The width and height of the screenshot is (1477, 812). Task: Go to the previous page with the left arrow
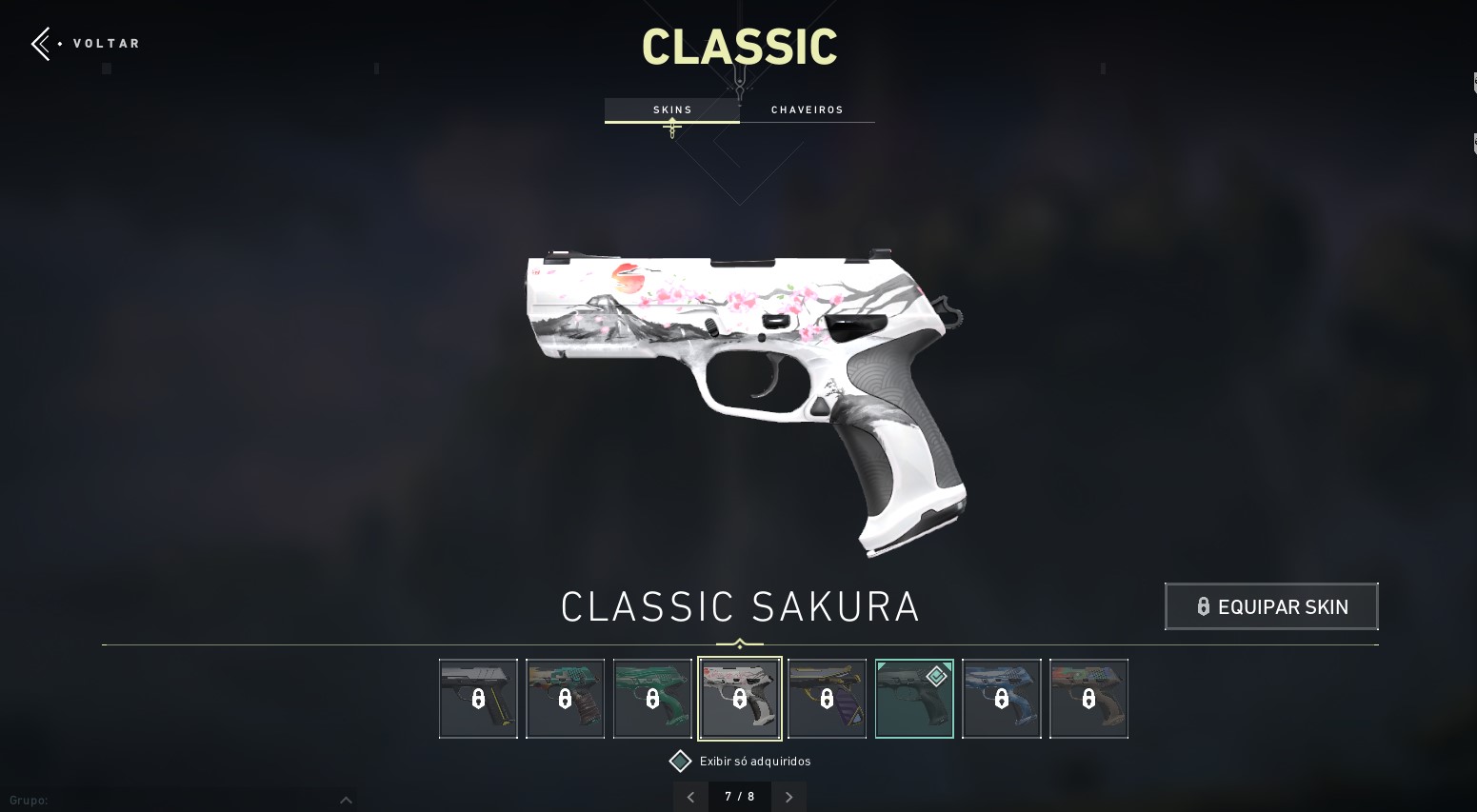click(690, 797)
